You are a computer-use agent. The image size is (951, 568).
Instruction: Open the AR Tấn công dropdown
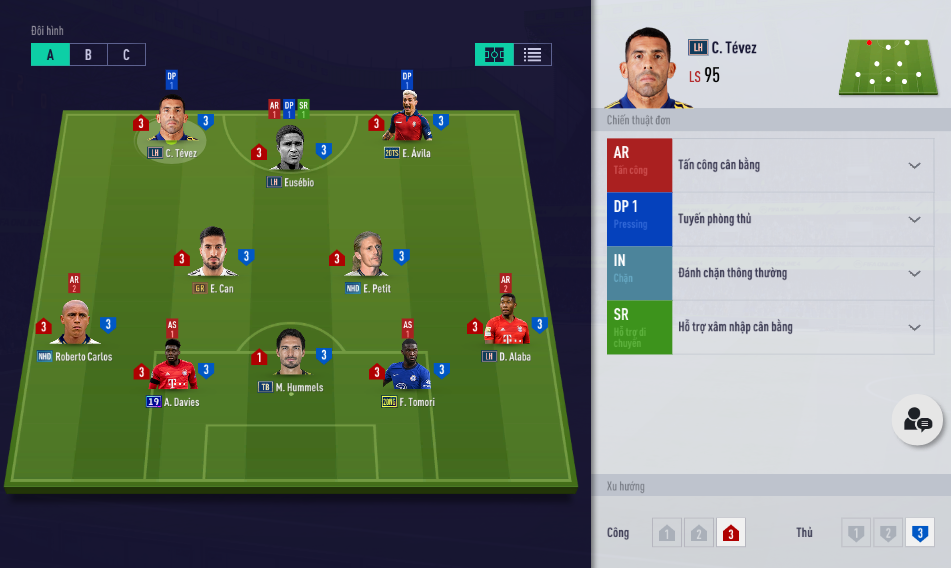click(913, 165)
